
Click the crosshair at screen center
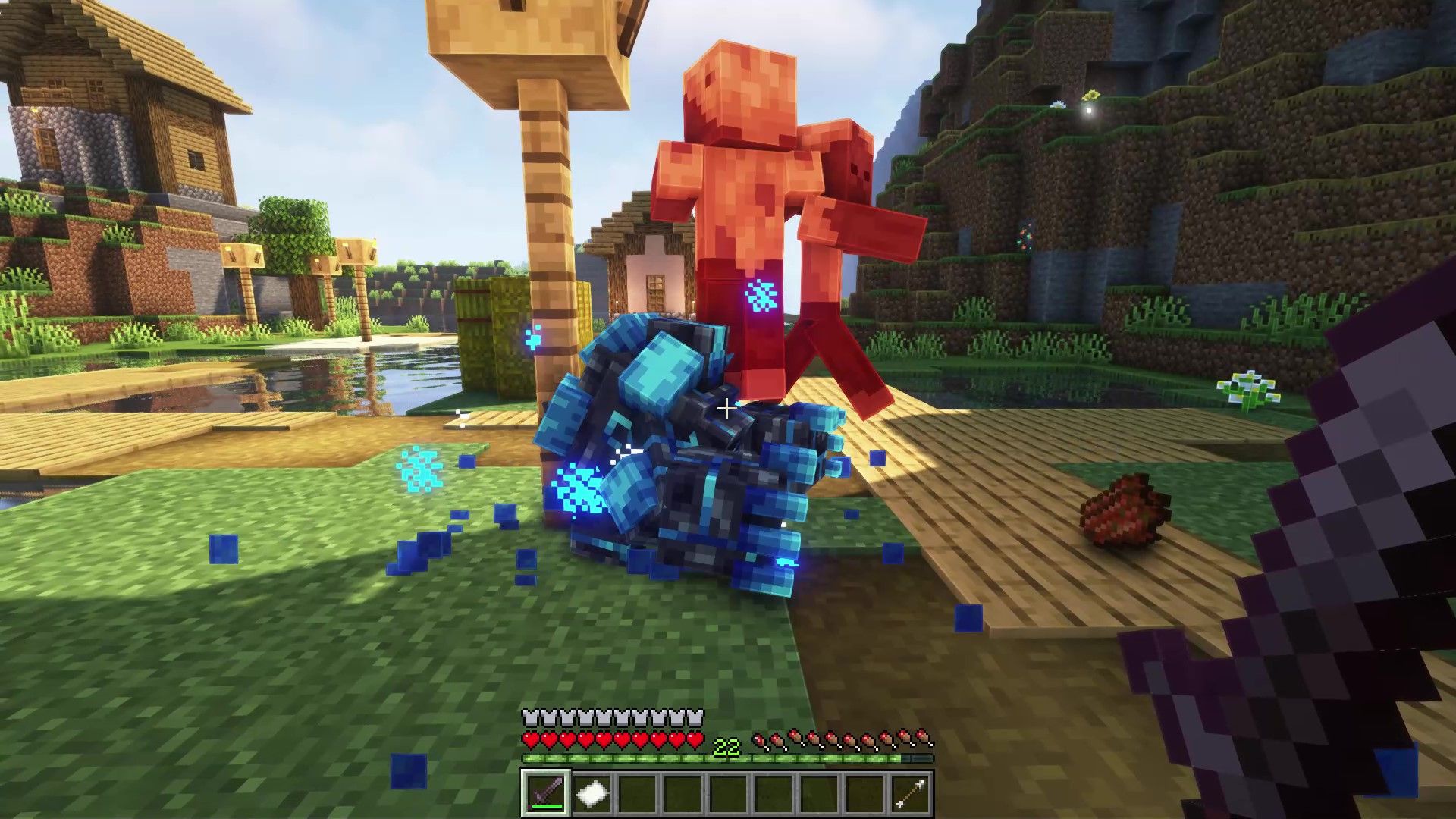(726, 409)
